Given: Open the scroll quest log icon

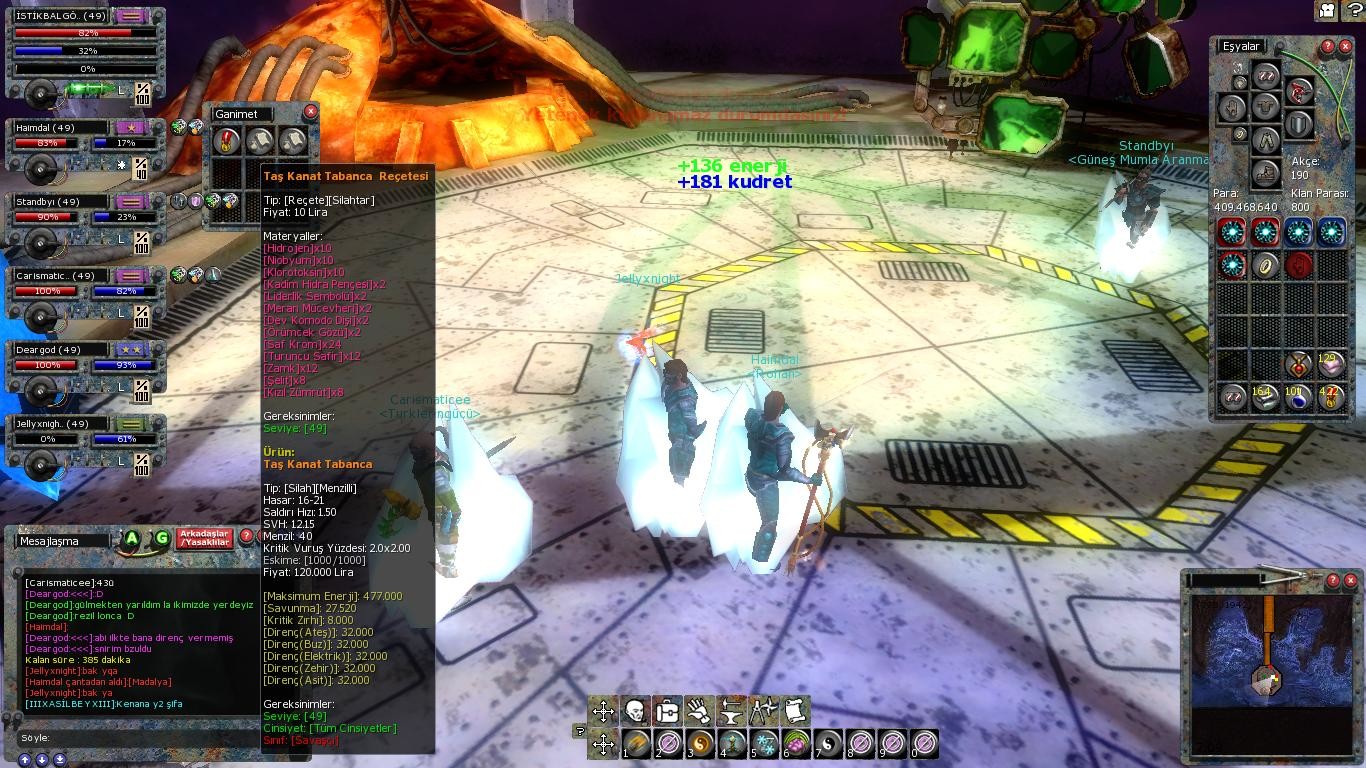Looking at the screenshot, I should click(x=795, y=711).
